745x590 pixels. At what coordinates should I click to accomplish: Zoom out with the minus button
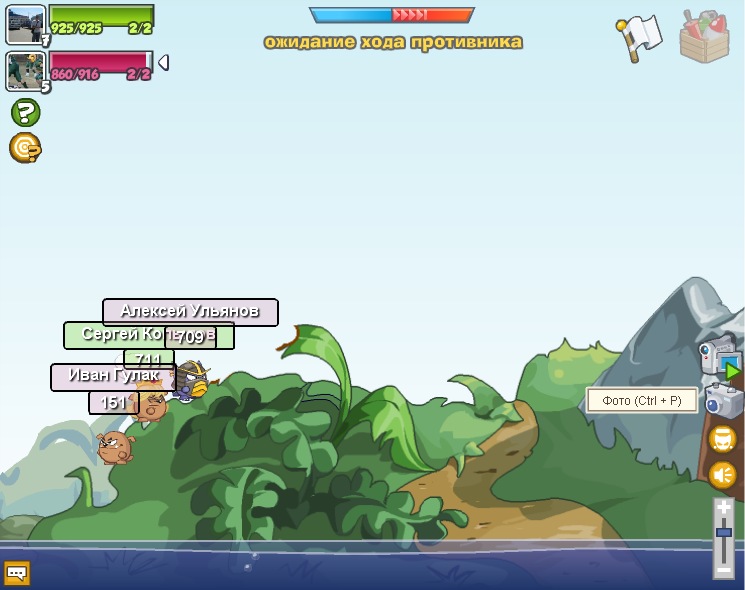(x=724, y=569)
